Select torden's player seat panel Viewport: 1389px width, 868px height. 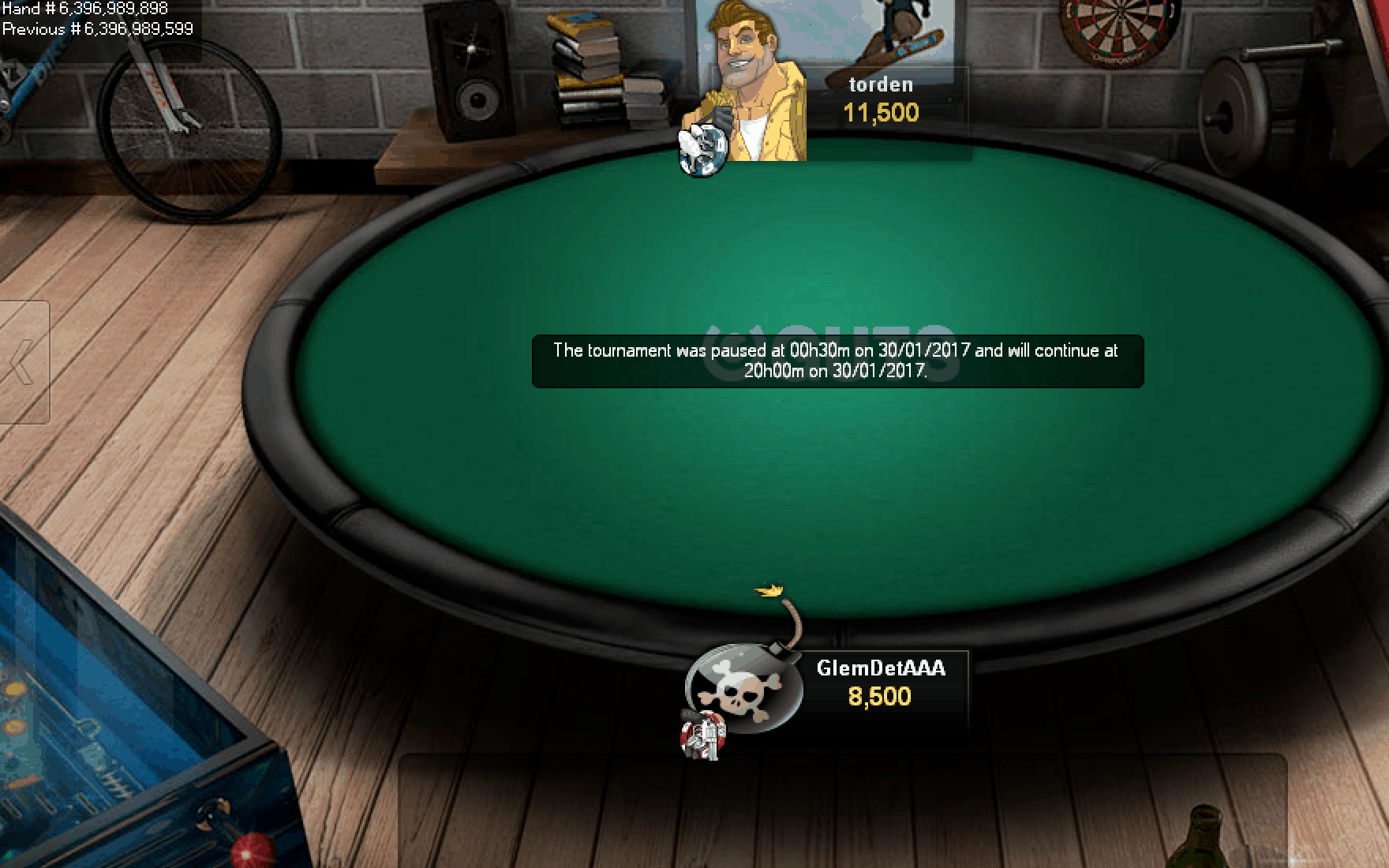click(881, 100)
